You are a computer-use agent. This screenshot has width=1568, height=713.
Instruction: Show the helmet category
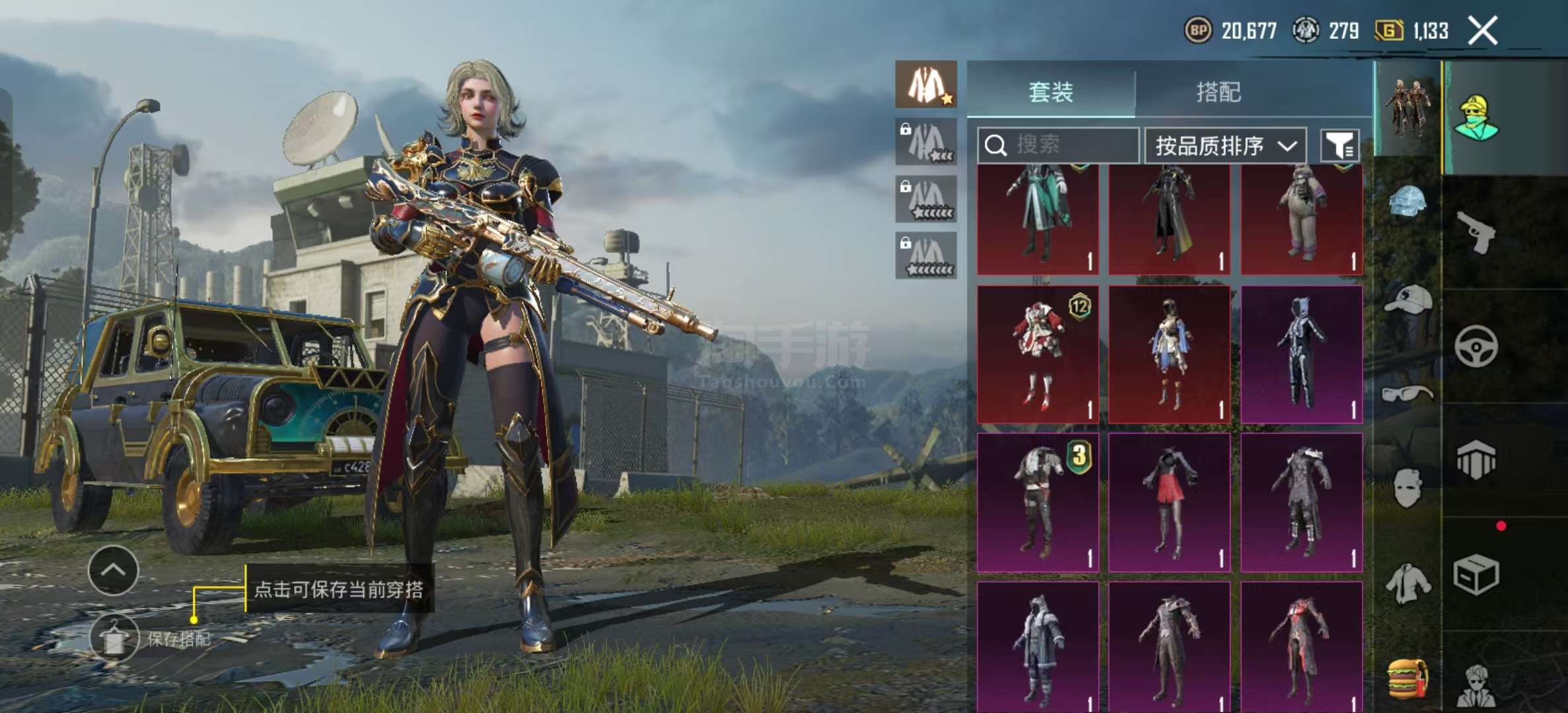pos(1407,201)
